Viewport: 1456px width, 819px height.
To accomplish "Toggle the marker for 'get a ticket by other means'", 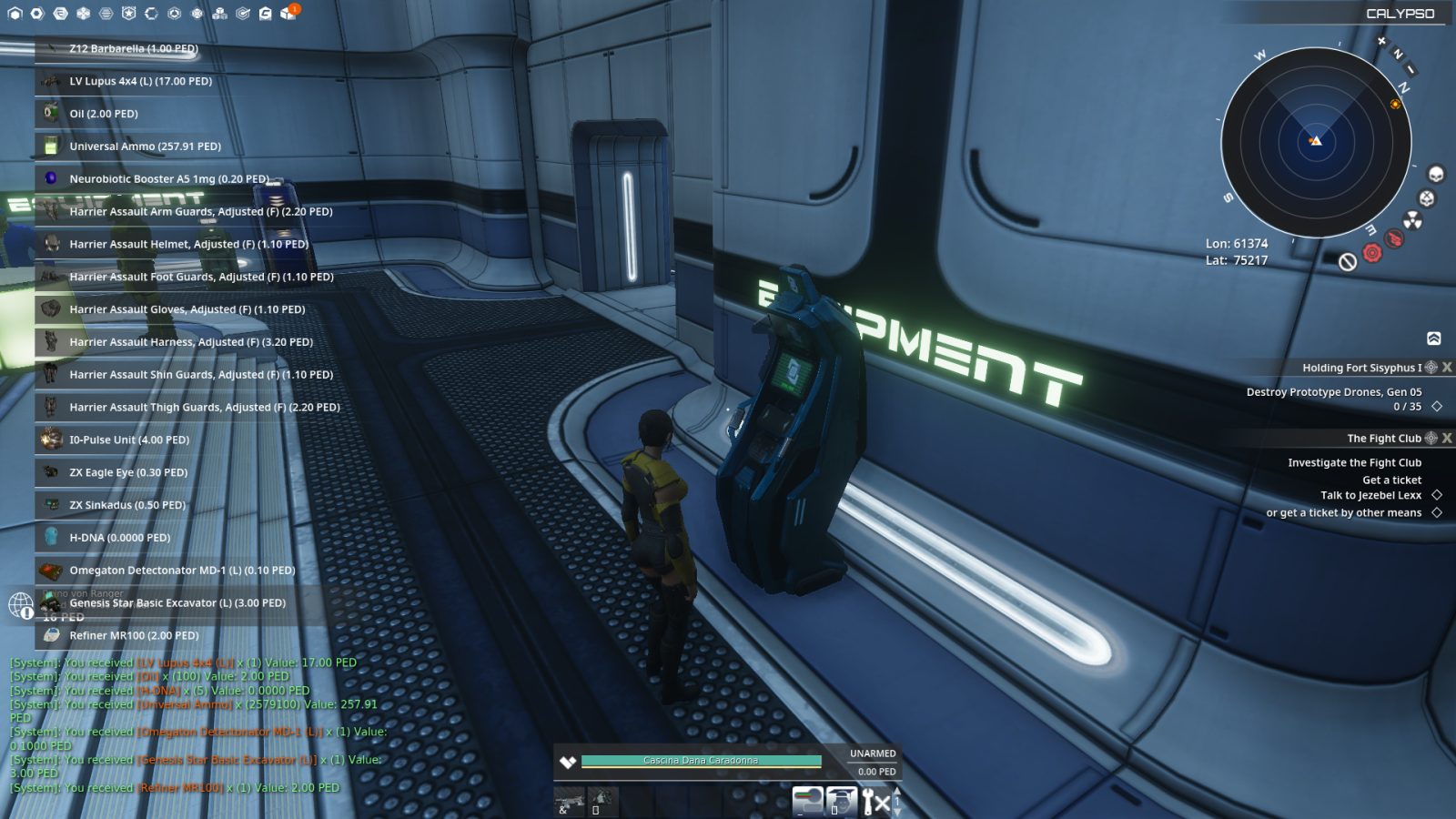I will (1438, 512).
